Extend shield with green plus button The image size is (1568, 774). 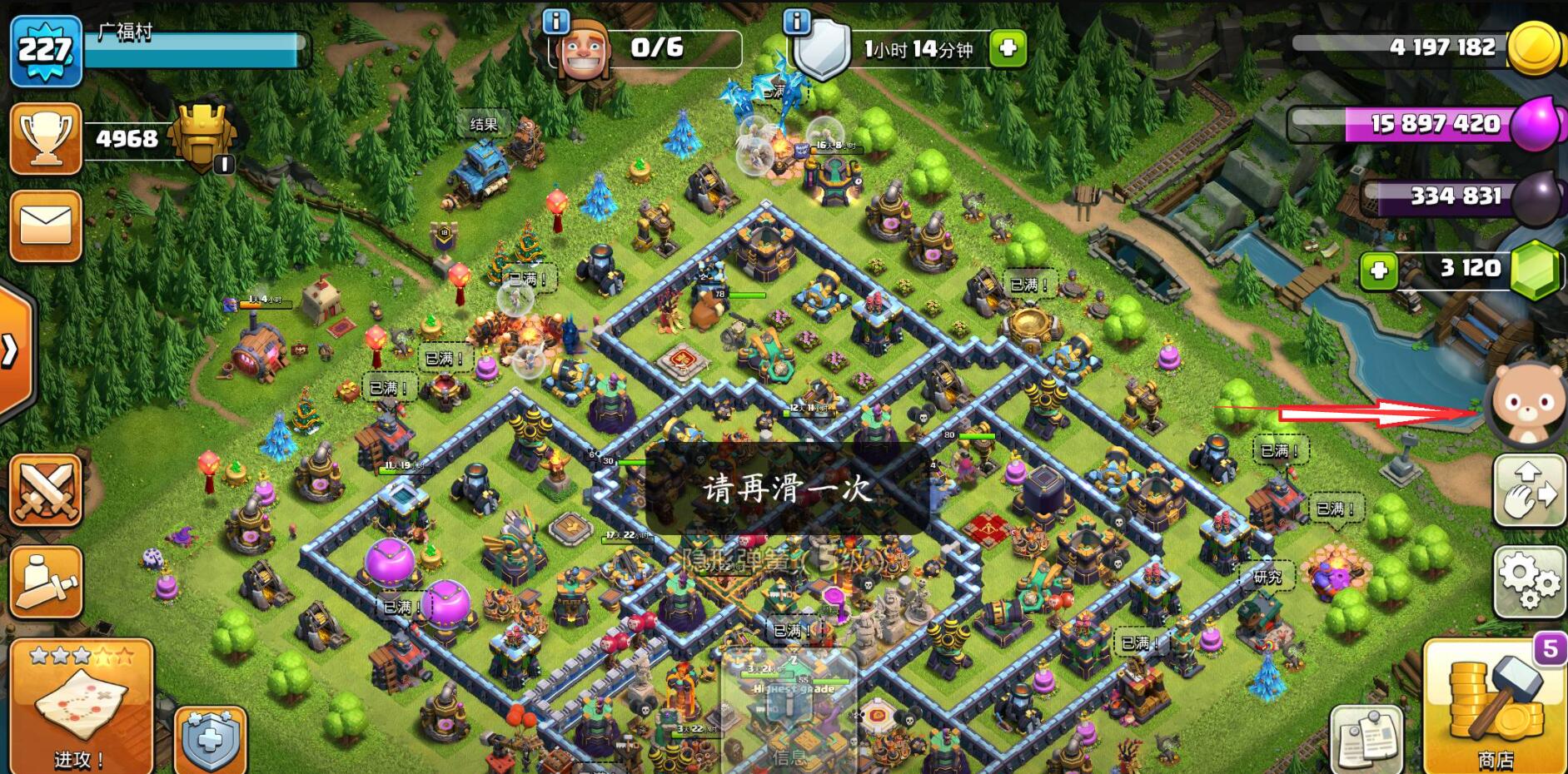(1008, 48)
